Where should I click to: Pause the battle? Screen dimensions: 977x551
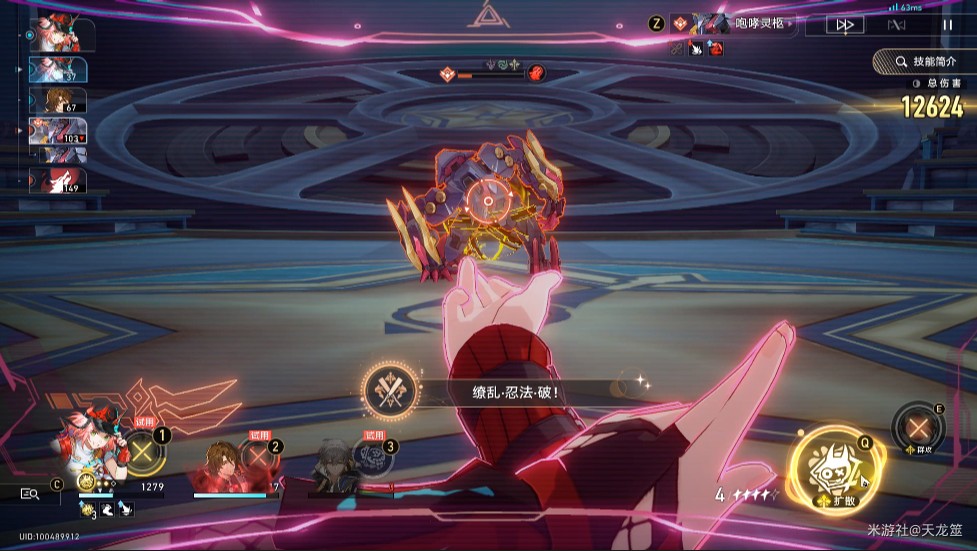click(948, 24)
